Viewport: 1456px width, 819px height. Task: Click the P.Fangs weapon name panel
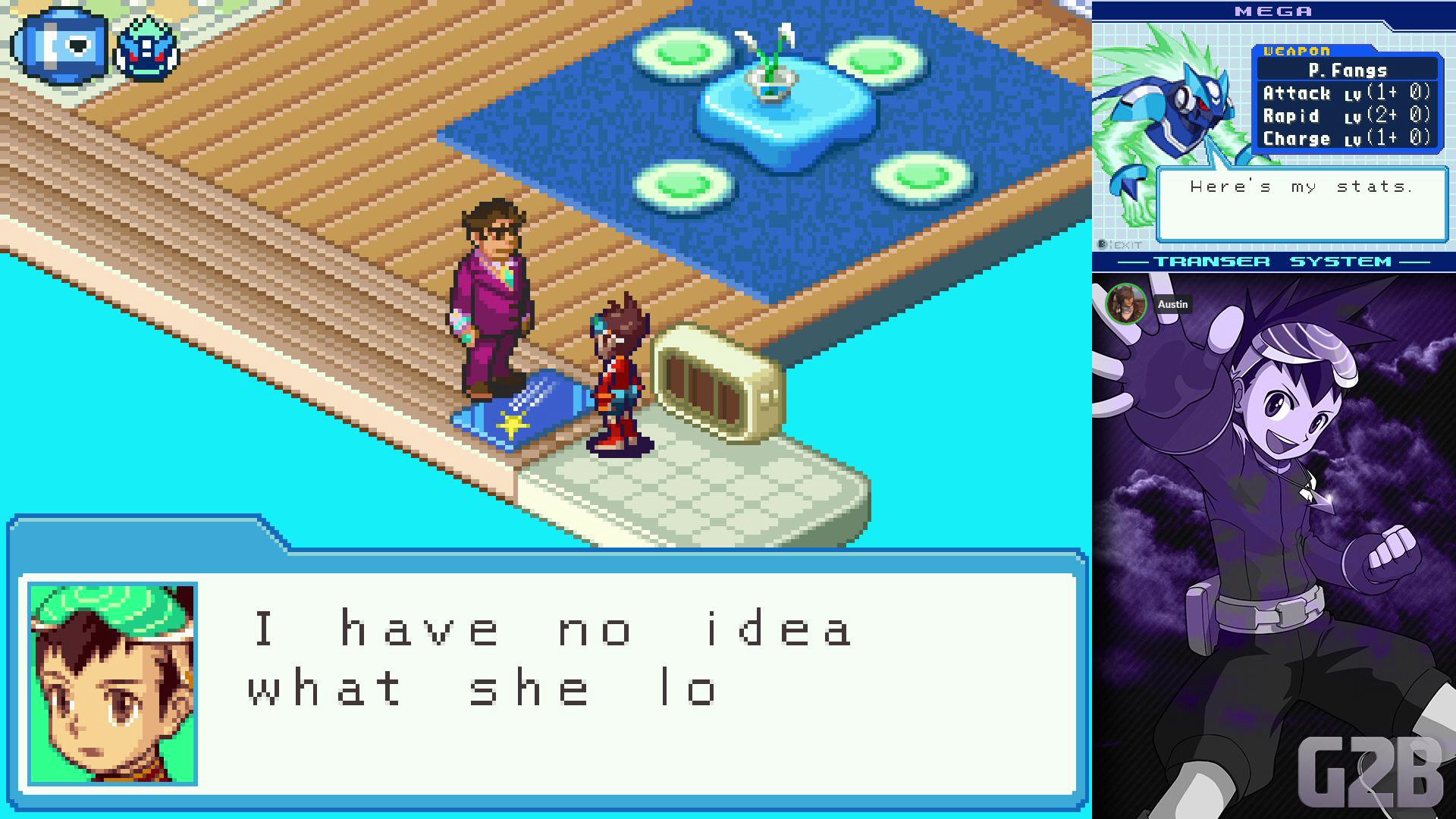pos(1348,71)
